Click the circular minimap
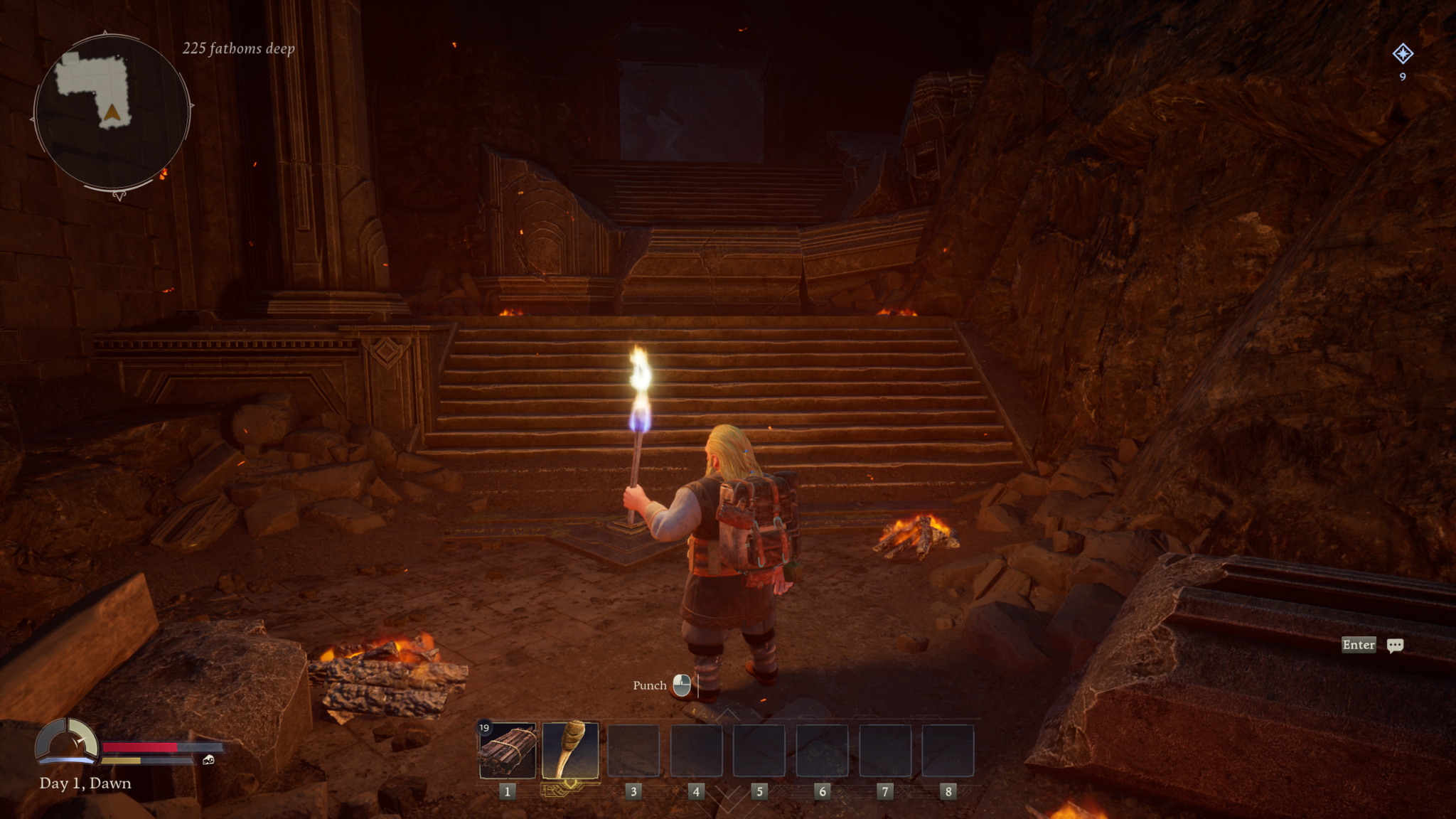Viewport: 1456px width, 819px height. point(112,112)
